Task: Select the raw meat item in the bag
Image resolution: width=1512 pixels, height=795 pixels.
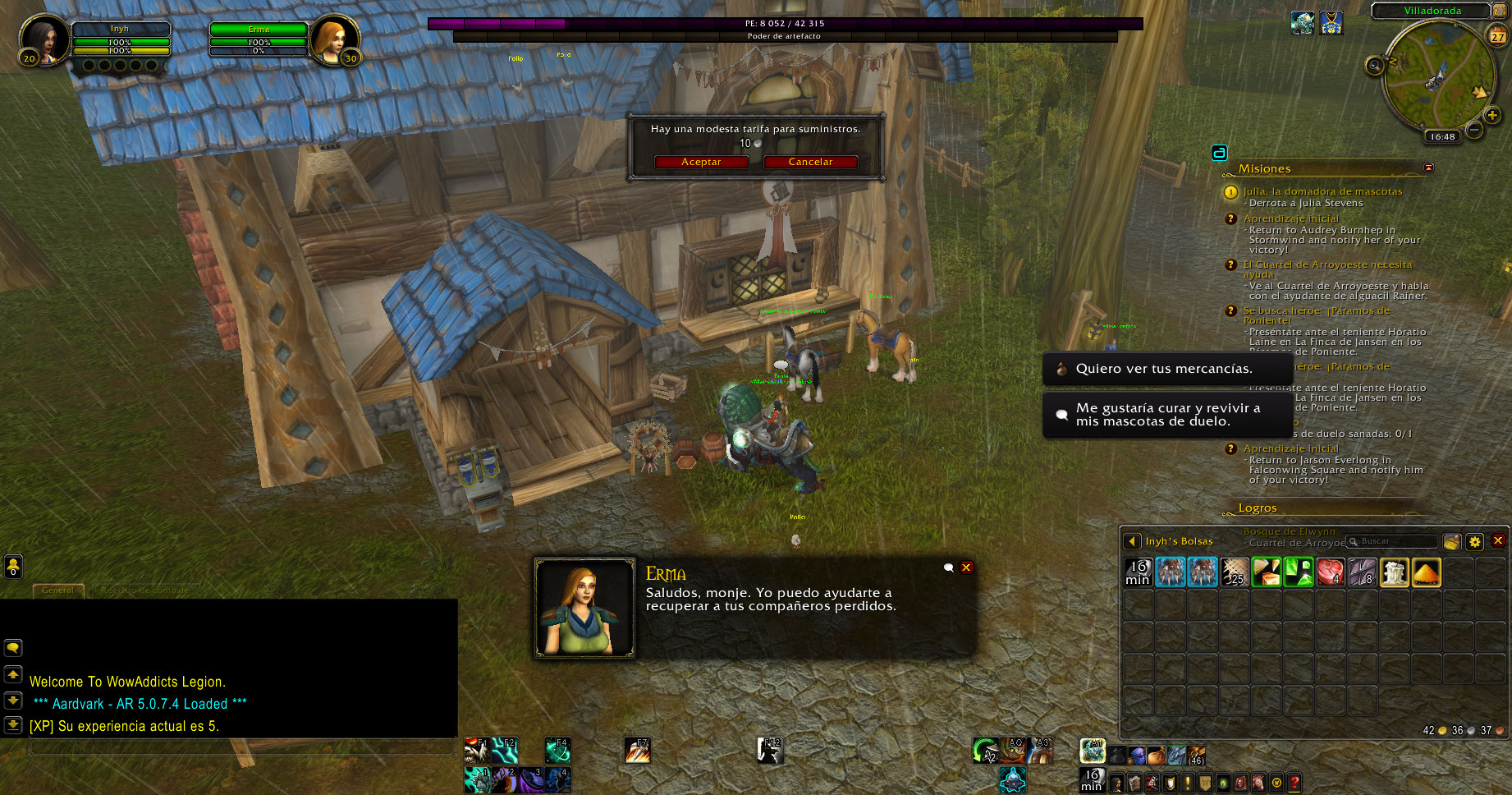Action: coord(1330,572)
